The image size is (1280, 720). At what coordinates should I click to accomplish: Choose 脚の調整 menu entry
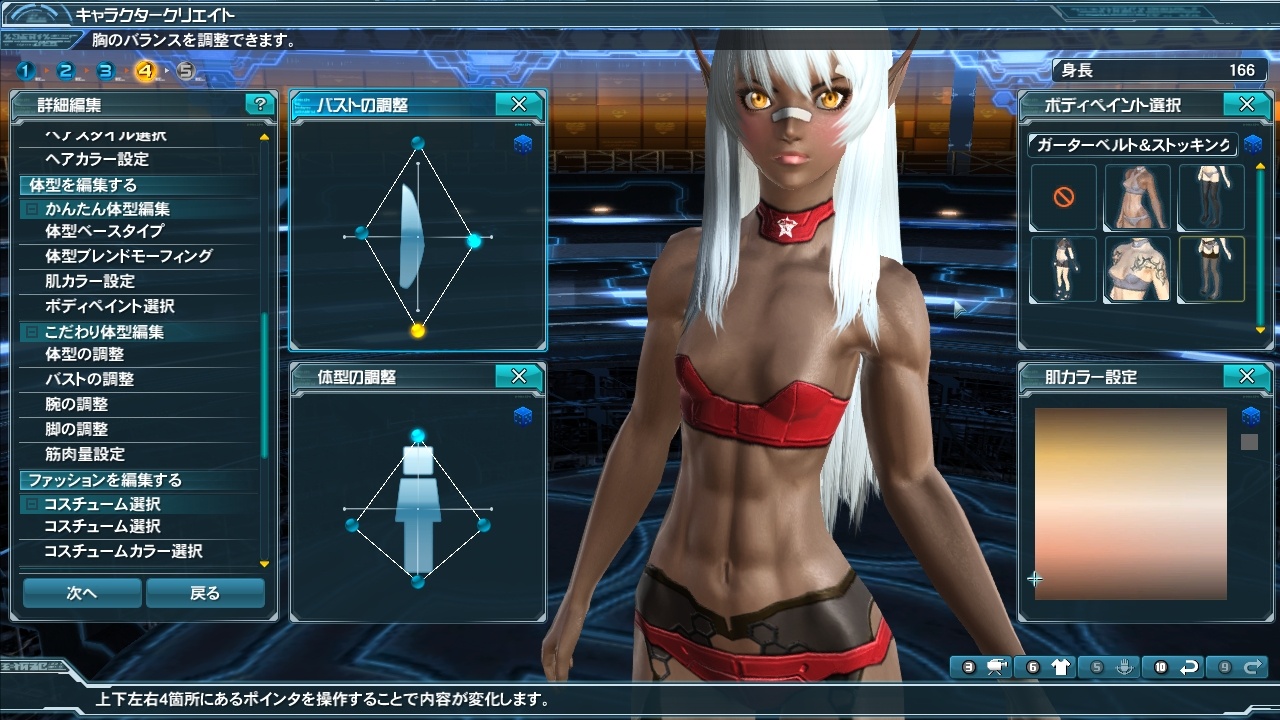pos(76,429)
